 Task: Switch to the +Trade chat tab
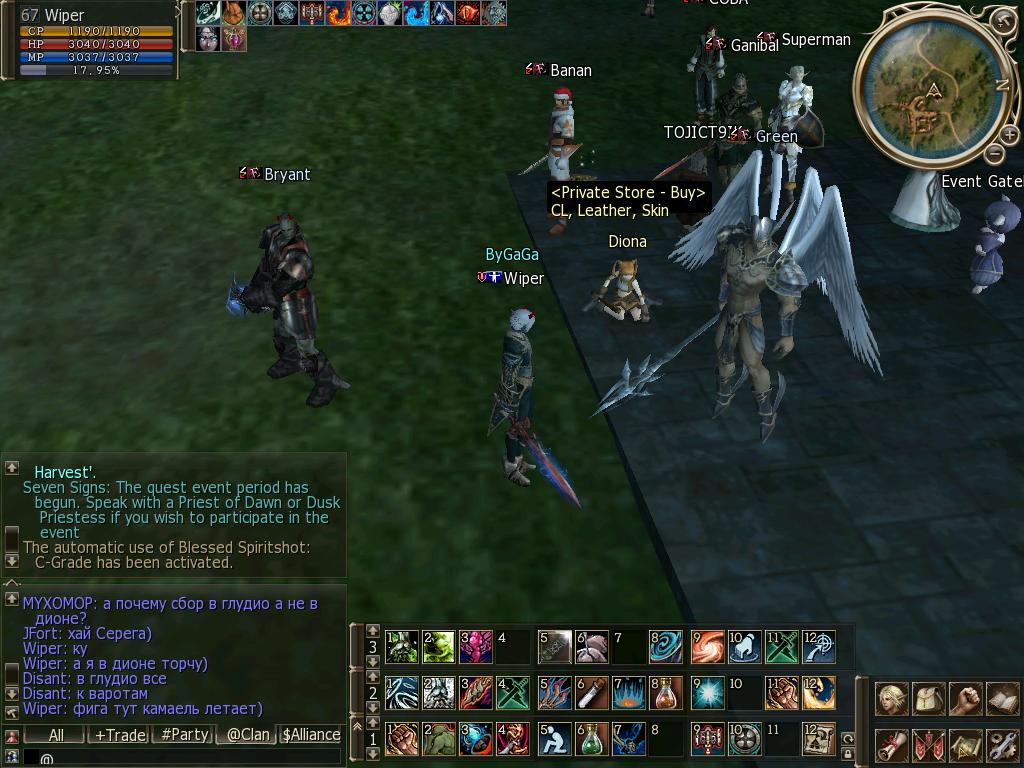pyautogui.click(x=119, y=735)
